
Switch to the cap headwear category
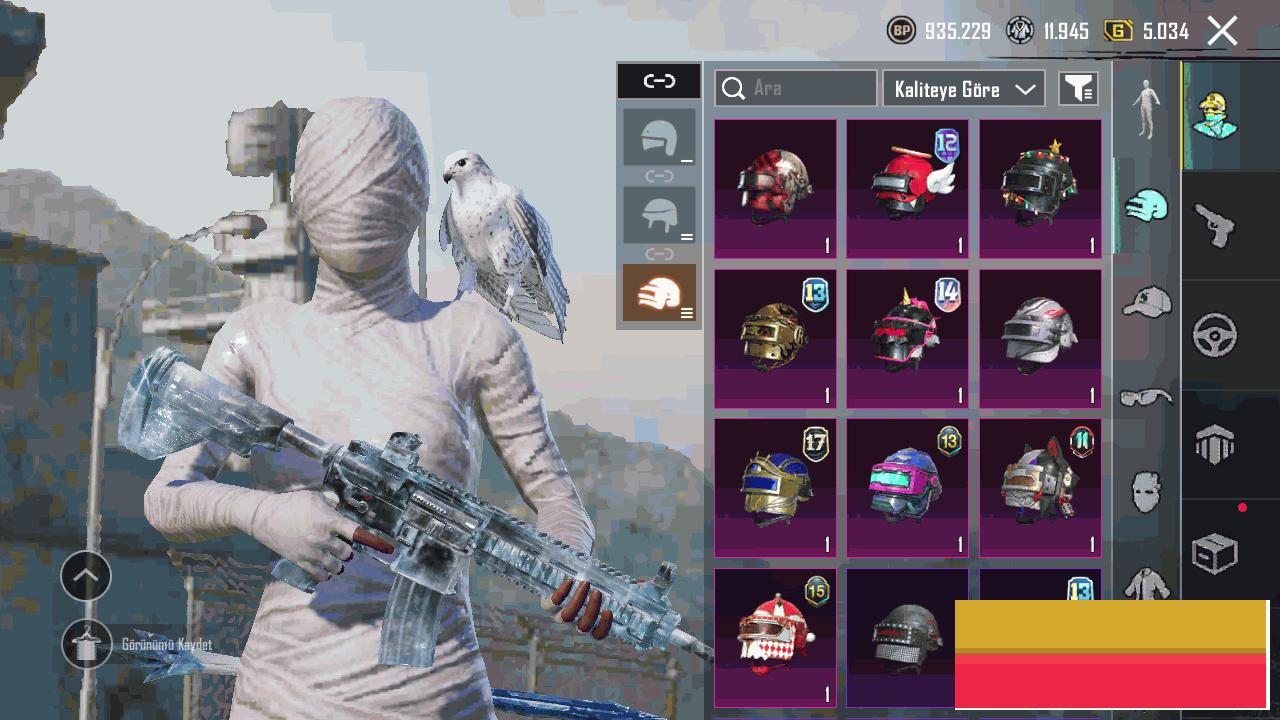pyautogui.click(x=1146, y=301)
